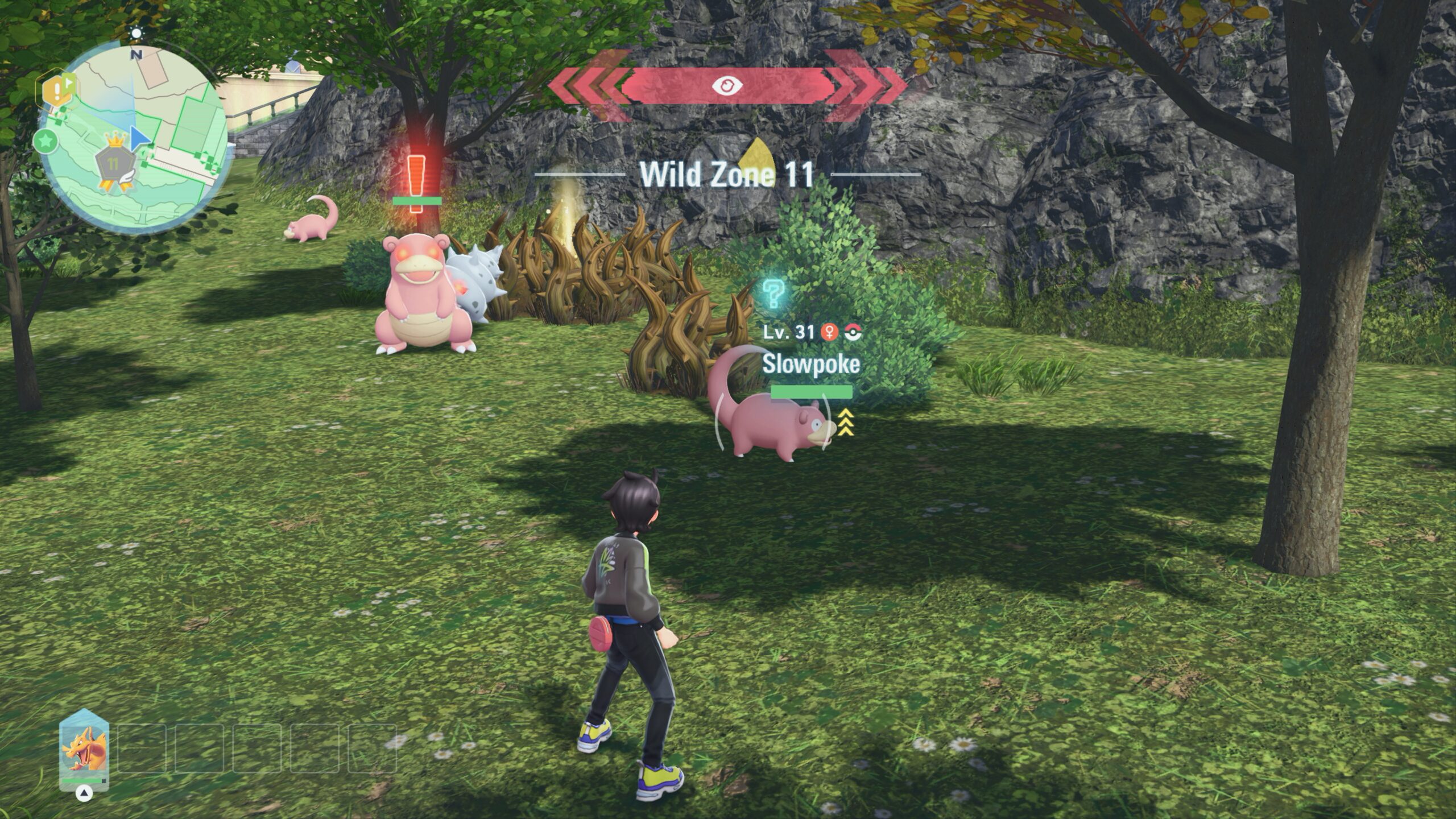Click the red eye alert banner
The image size is (1456, 819).
[x=727, y=86]
